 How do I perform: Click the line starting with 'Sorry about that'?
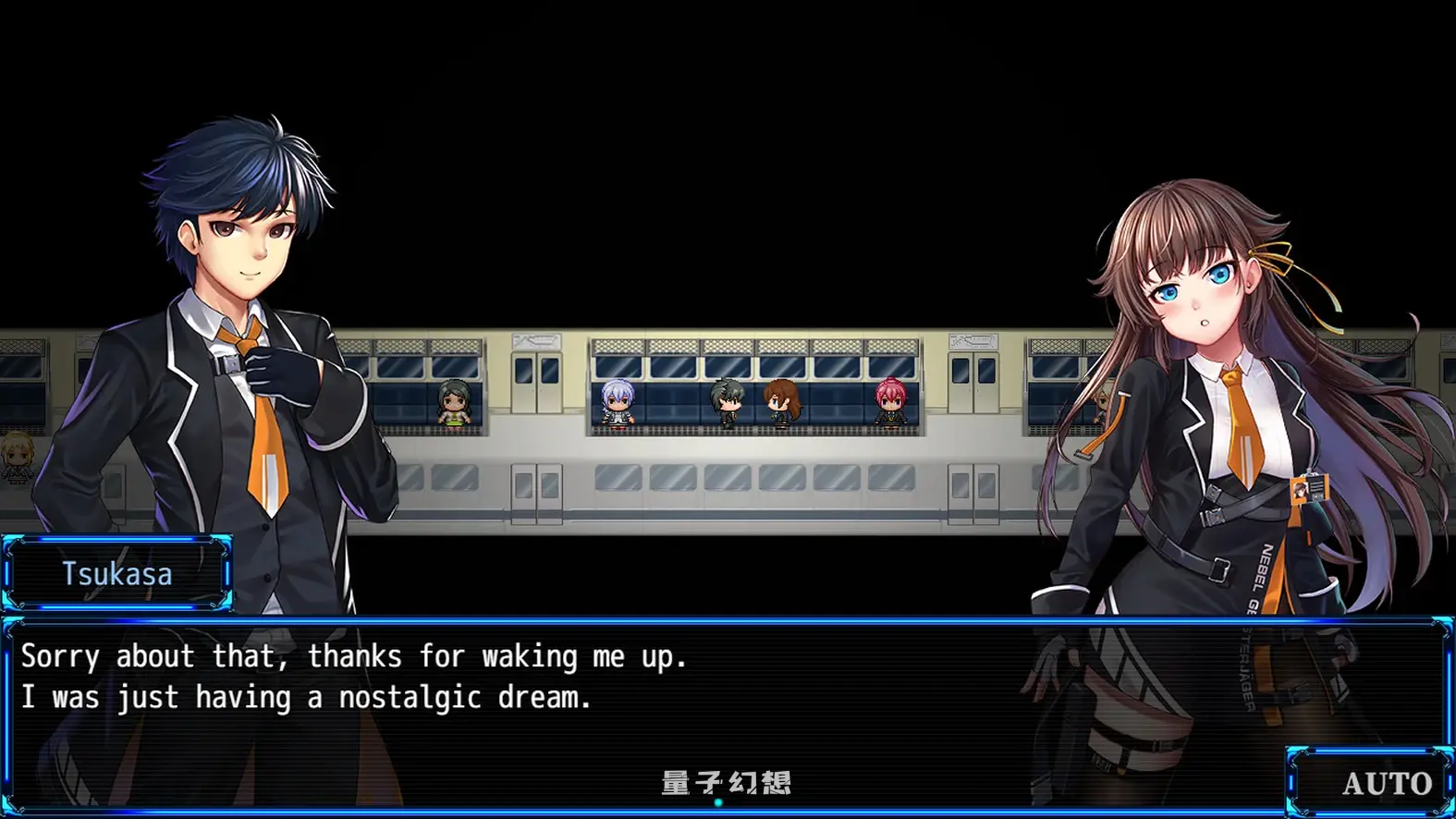(356, 656)
